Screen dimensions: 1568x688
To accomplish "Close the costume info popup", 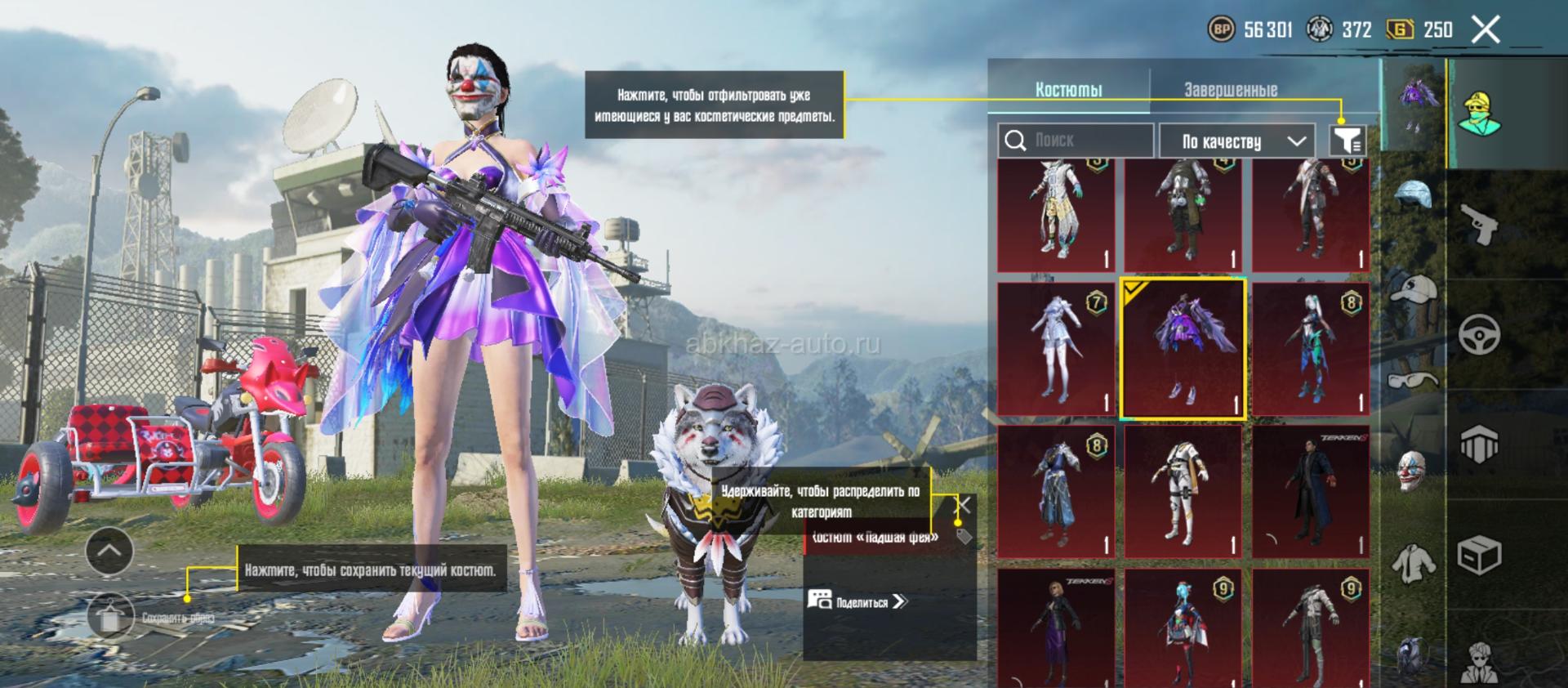I will coord(964,505).
